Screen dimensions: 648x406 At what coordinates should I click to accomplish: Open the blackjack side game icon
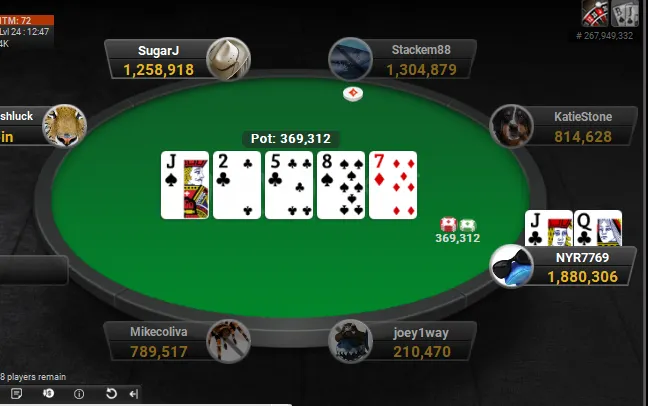(x=625, y=13)
